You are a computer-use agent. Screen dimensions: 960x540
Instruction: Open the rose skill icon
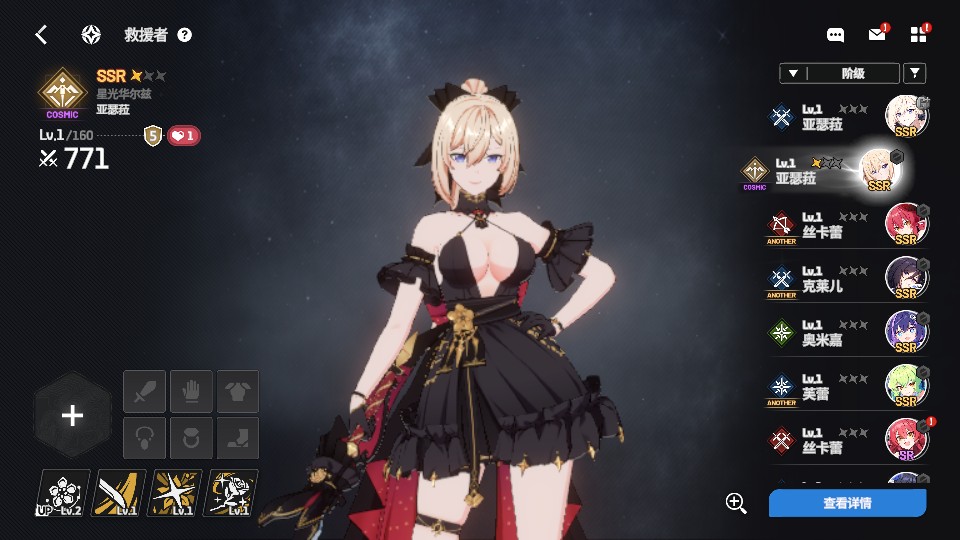point(231,493)
